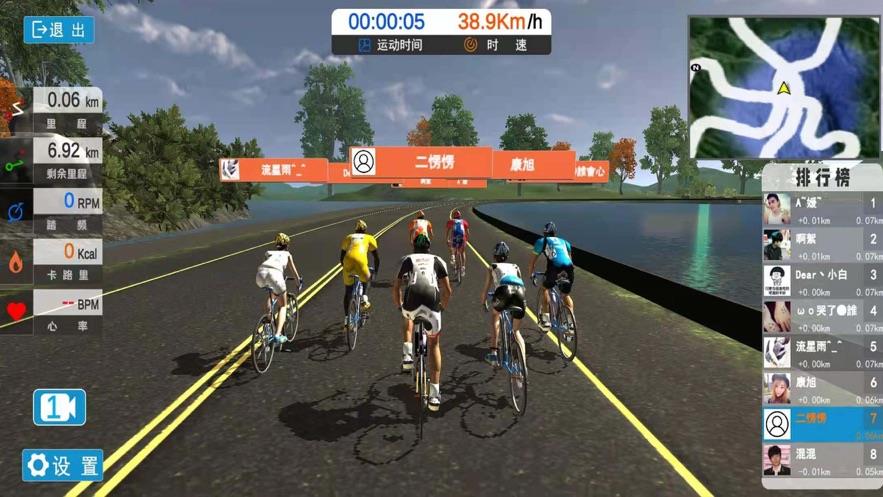This screenshot has width=883, height=497.
Task: Select the rank 1 rider in the leaderboard
Action: (x=822, y=209)
